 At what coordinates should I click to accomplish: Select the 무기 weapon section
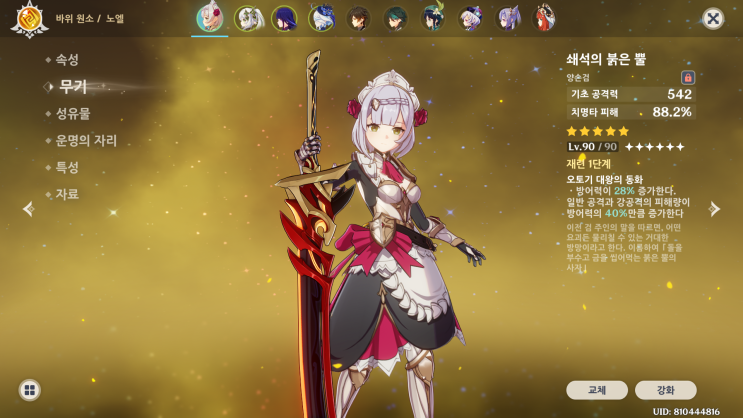click(x=72, y=87)
